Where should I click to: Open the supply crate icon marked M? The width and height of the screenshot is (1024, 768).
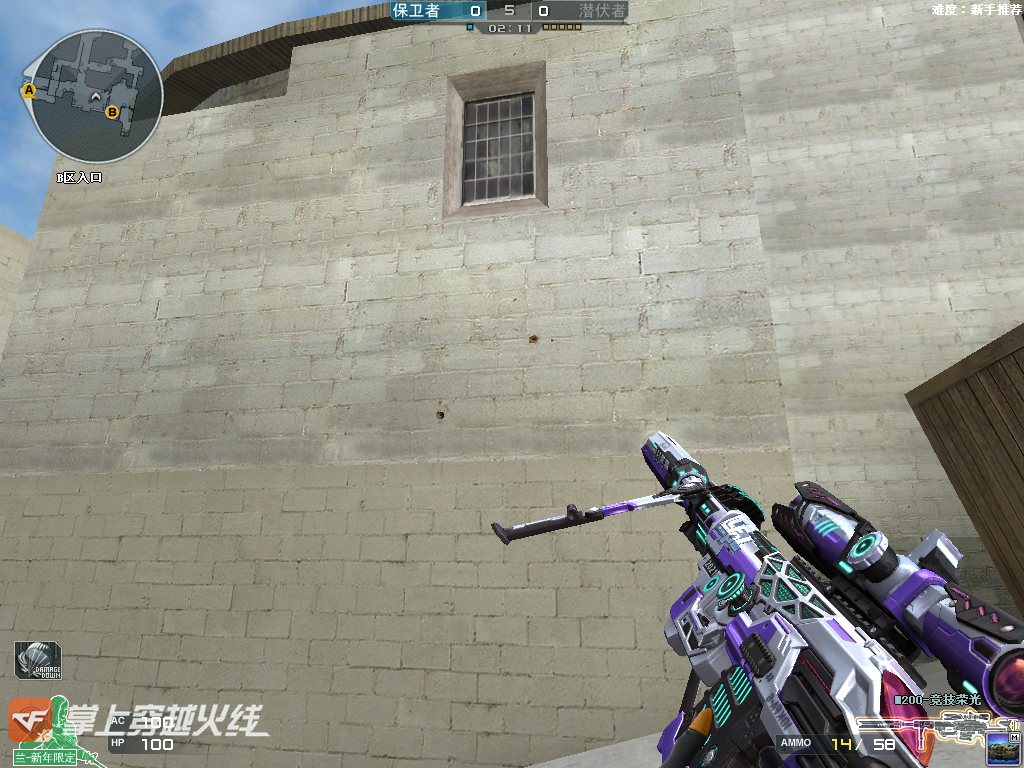(1001, 746)
